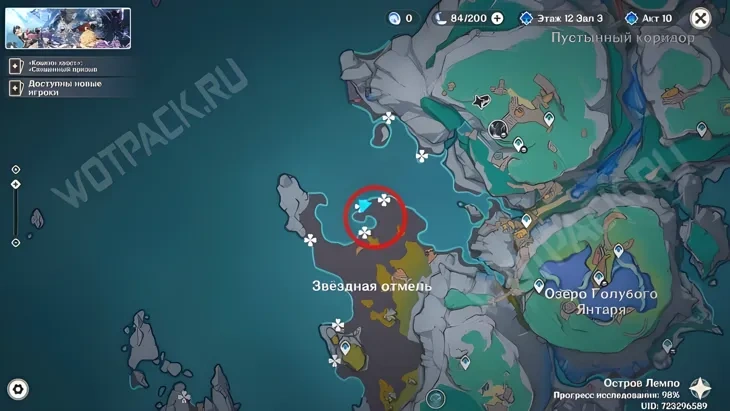Open the Spiral Abyss Этаж 12 Зал 3 shortcut
Screen dimensions: 730x411
coord(562,18)
